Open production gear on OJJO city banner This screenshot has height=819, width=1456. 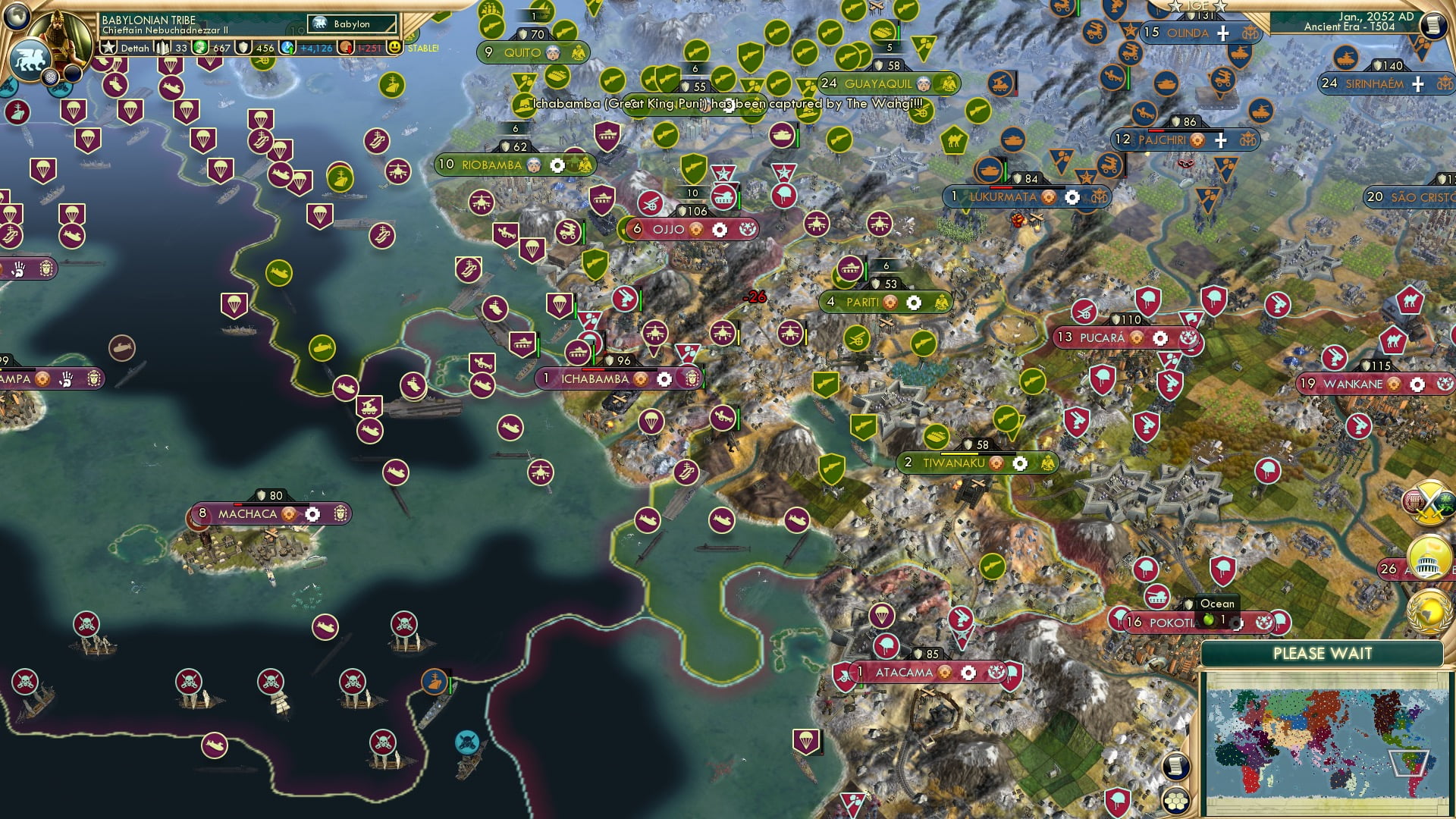(718, 229)
